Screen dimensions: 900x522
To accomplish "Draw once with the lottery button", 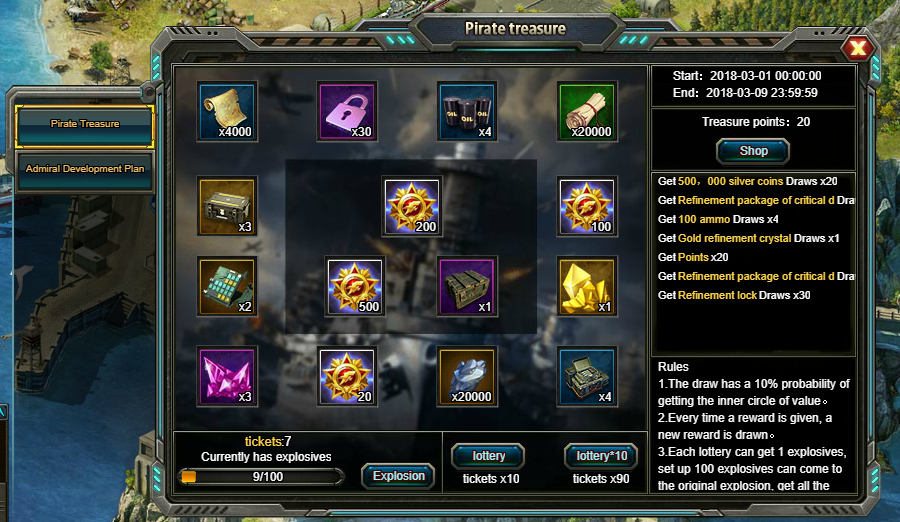I will click(x=488, y=456).
